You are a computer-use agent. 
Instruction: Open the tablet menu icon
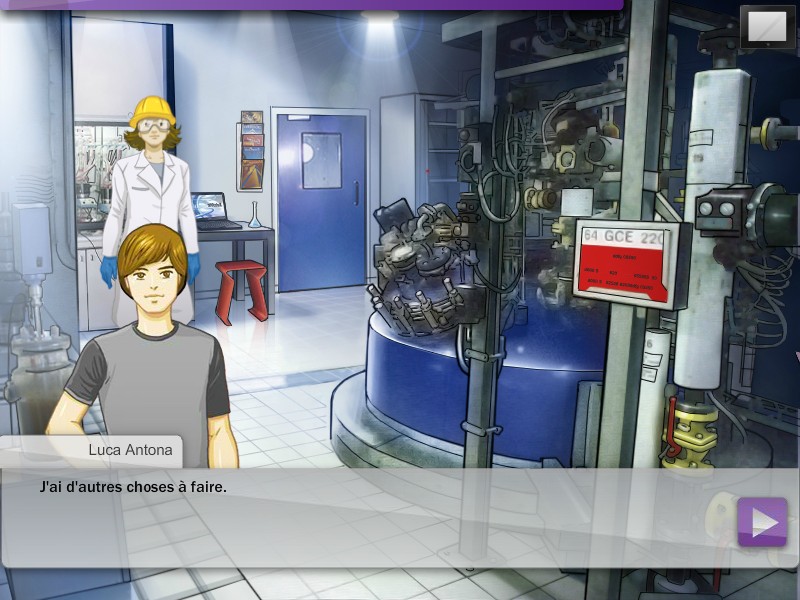[767, 27]
